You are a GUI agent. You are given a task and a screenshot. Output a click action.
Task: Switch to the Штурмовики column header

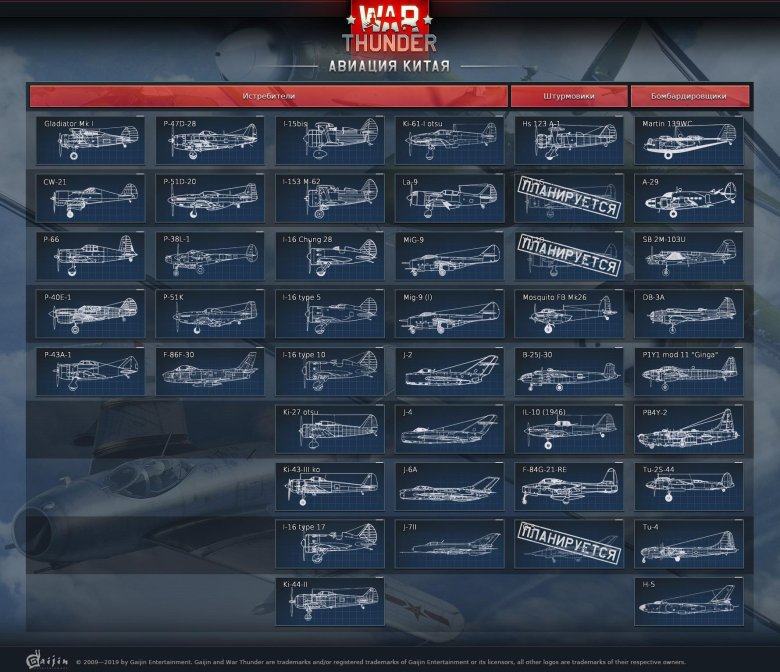coord(568,96)
